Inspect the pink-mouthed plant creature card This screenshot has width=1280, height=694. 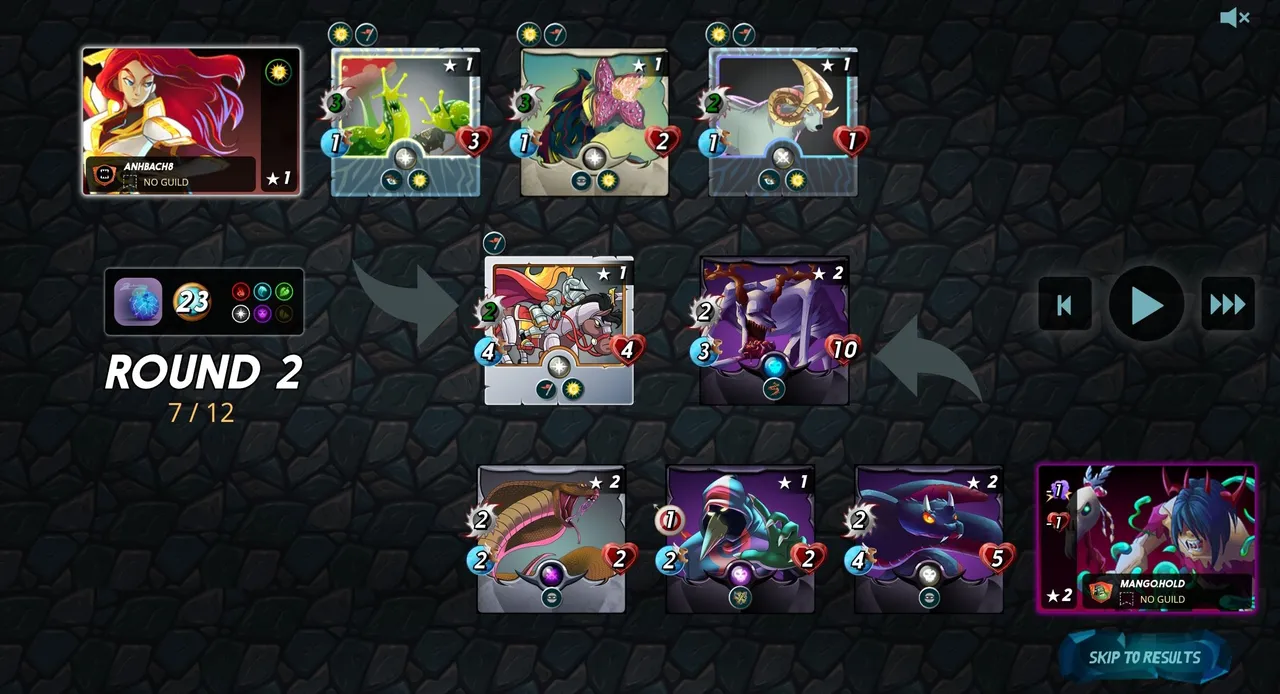click(x=594, y=122)
